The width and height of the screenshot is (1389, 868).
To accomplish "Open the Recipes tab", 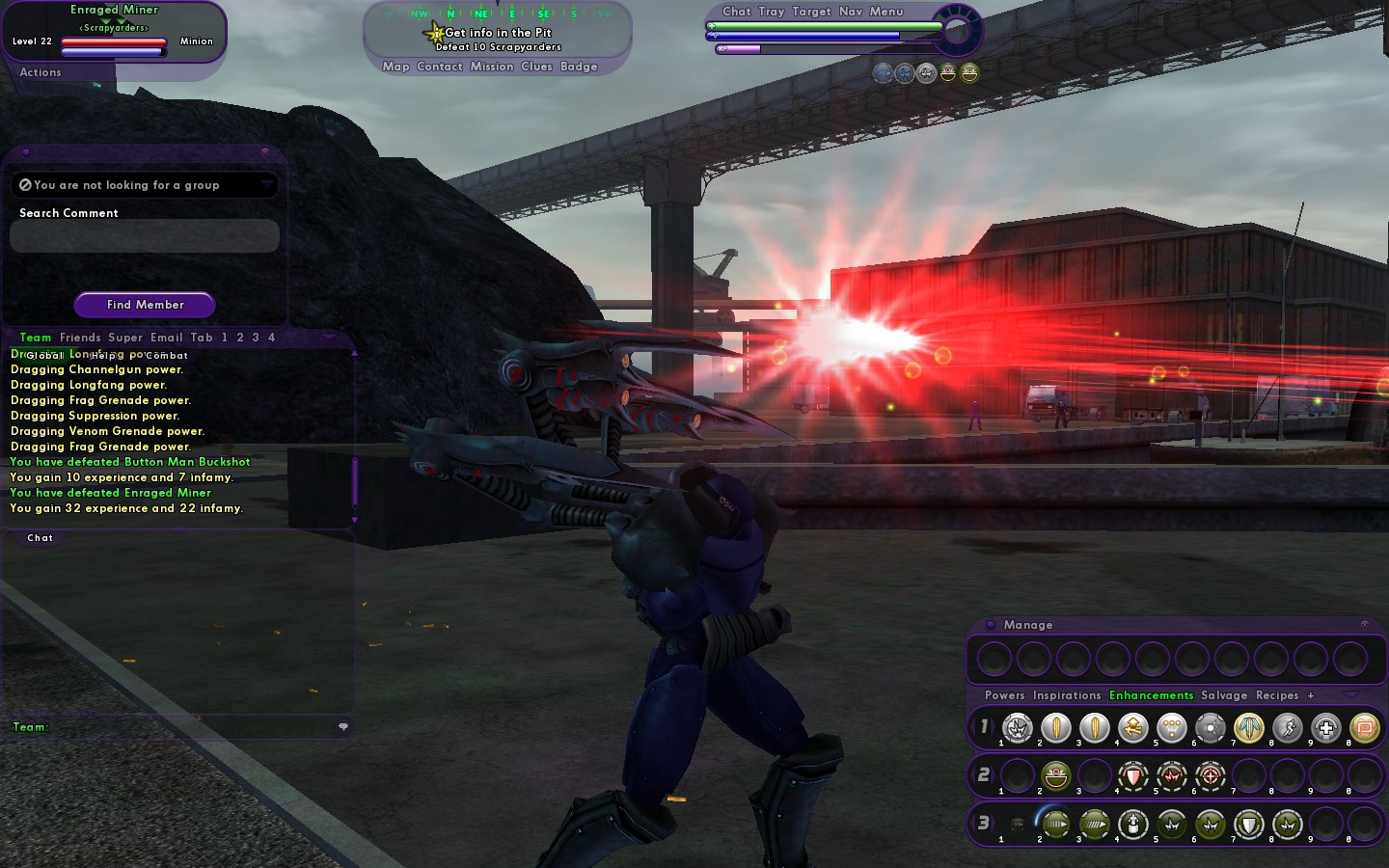I will click(1277, 695).
